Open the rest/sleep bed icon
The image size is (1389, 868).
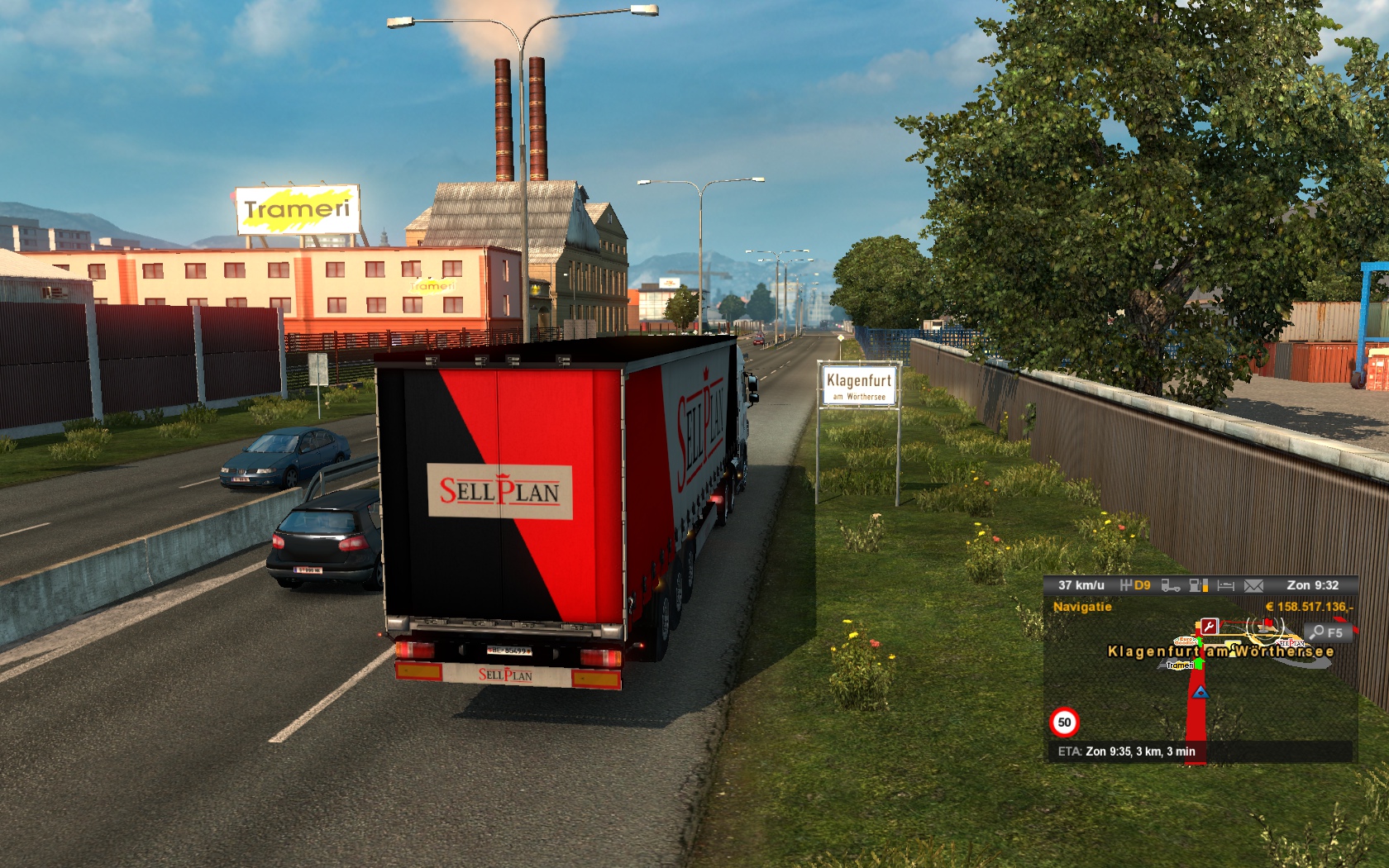1225,585
